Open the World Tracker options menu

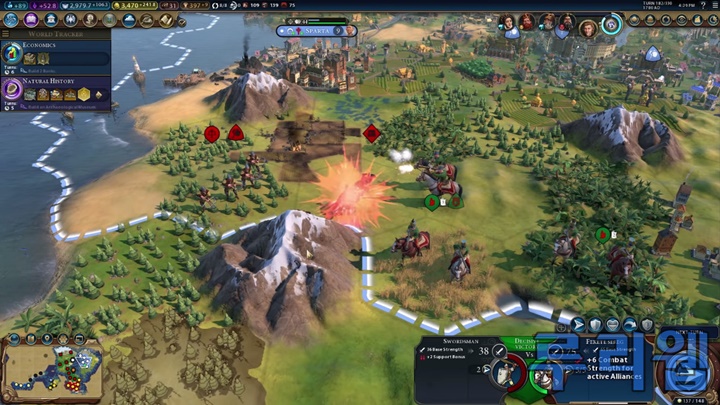click(x=7, y=33)
